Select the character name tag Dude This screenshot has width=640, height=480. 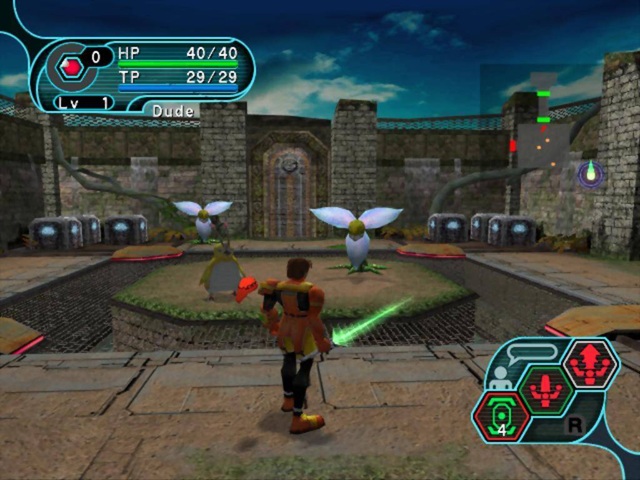click(x=174, y=110)
